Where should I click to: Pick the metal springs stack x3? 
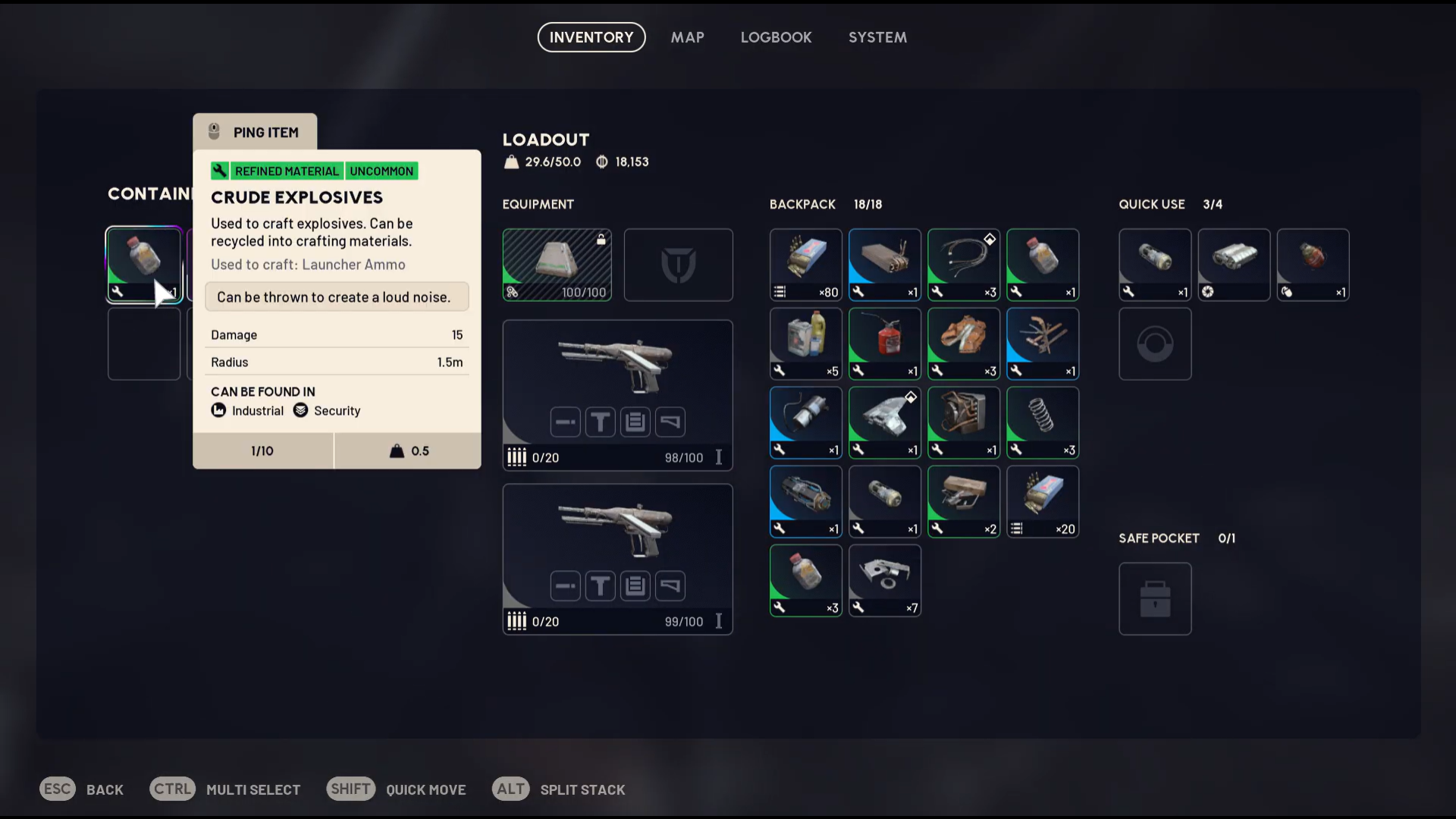coord(1042,422)
